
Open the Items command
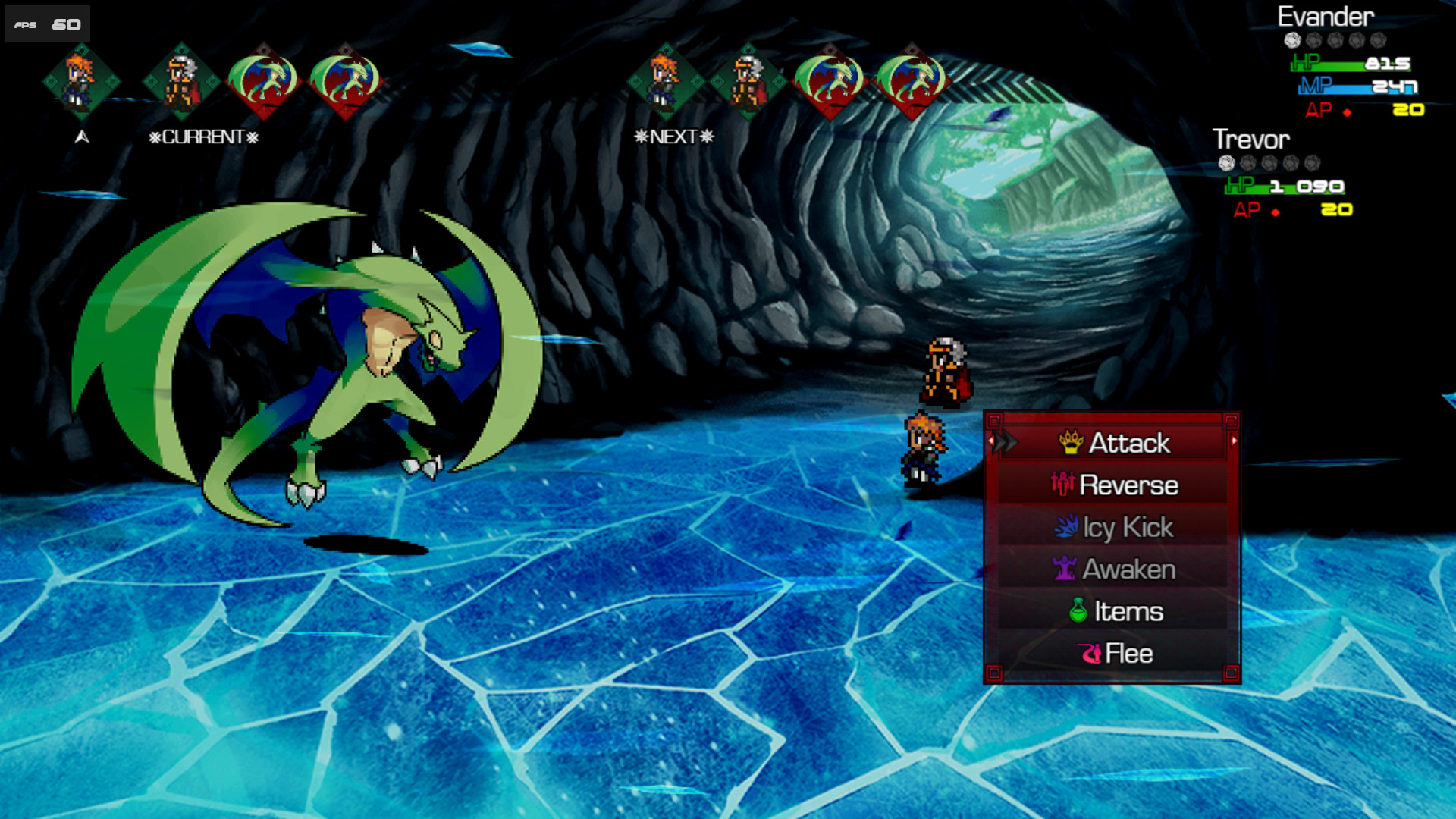(x=1126, y=610)
